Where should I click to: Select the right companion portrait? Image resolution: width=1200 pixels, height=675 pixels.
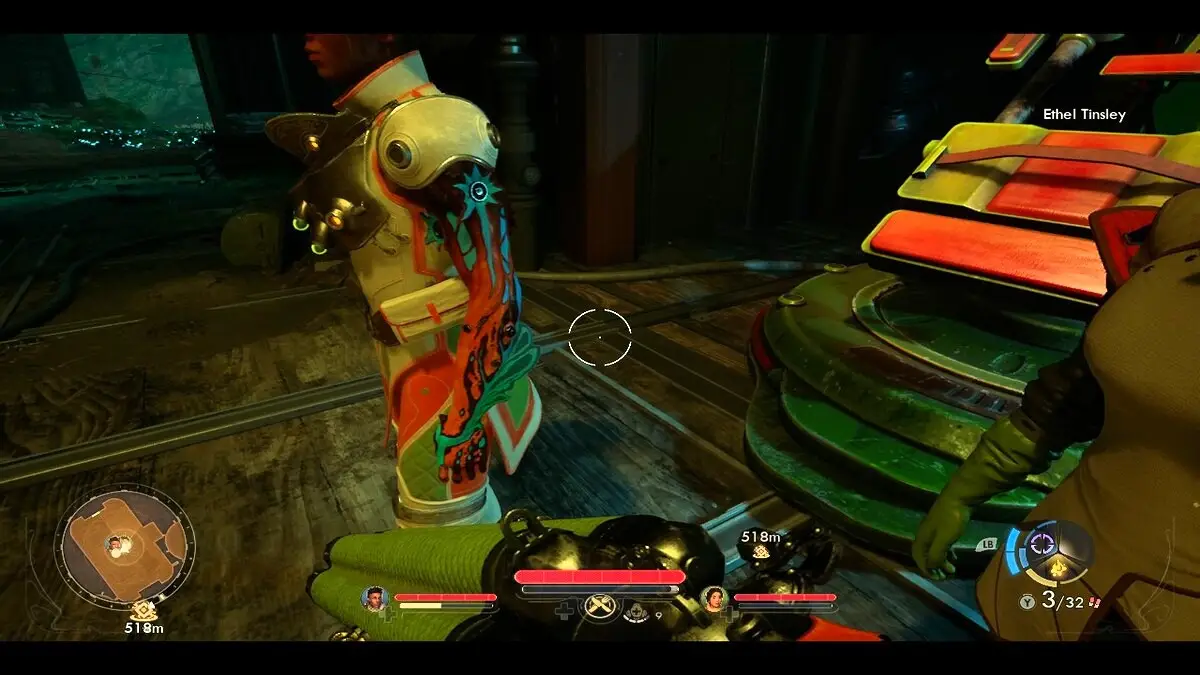[714, 598]
